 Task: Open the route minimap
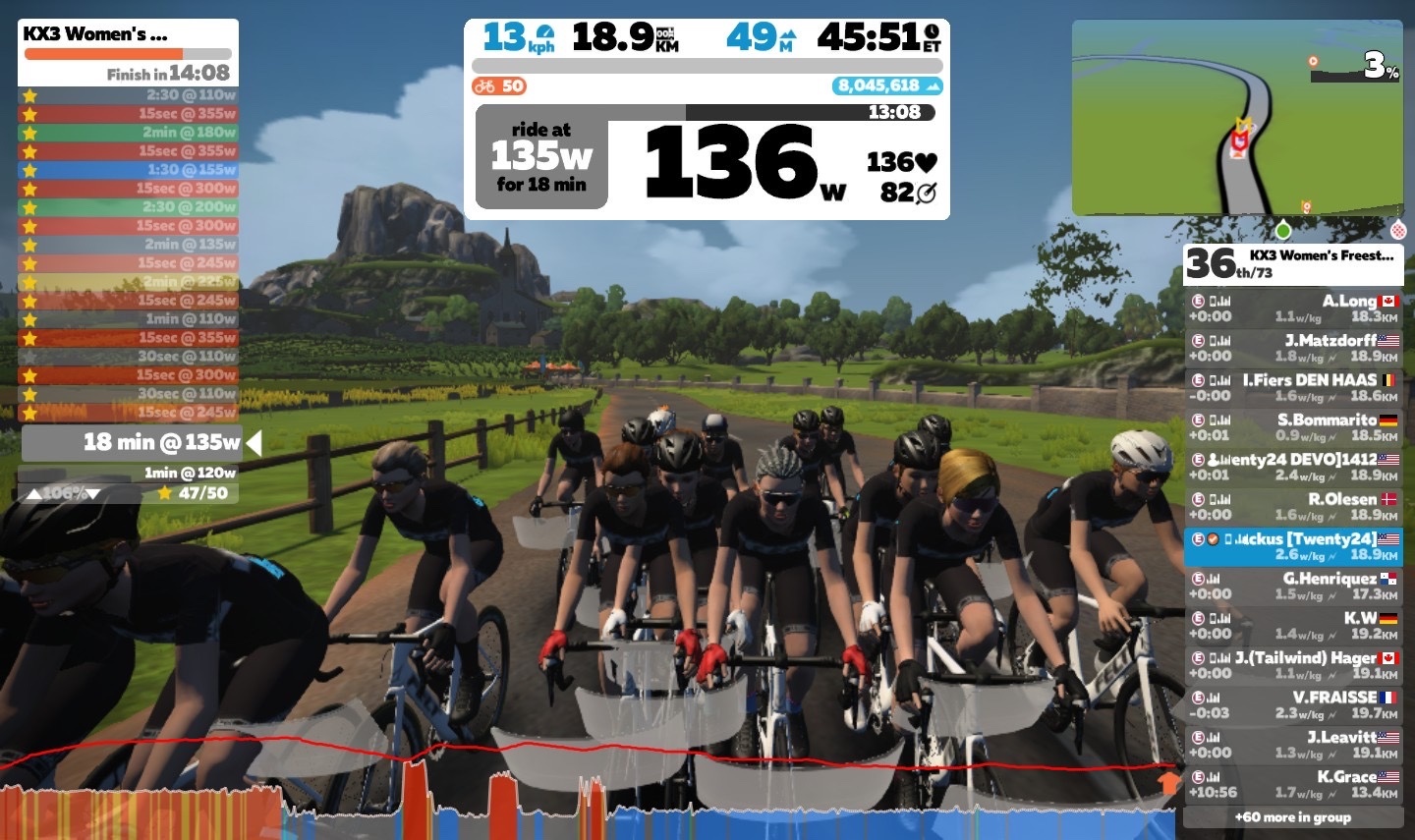tap(1236, 118)
